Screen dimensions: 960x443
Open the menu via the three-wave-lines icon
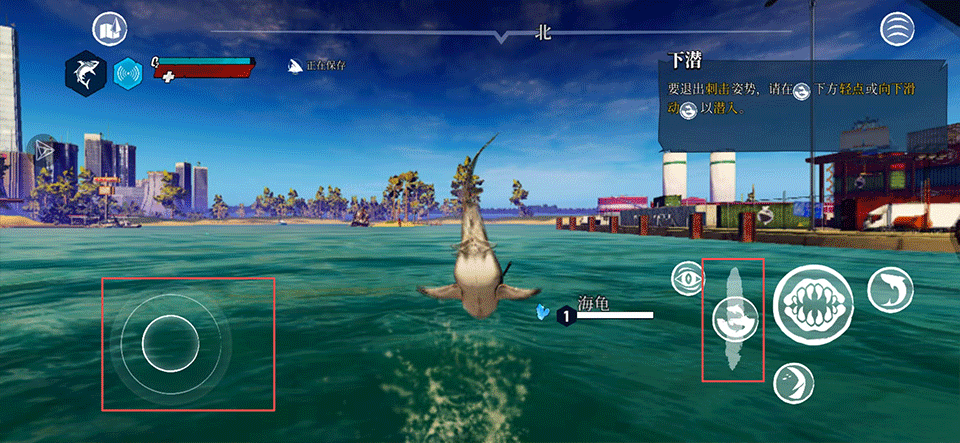(897, 30)
